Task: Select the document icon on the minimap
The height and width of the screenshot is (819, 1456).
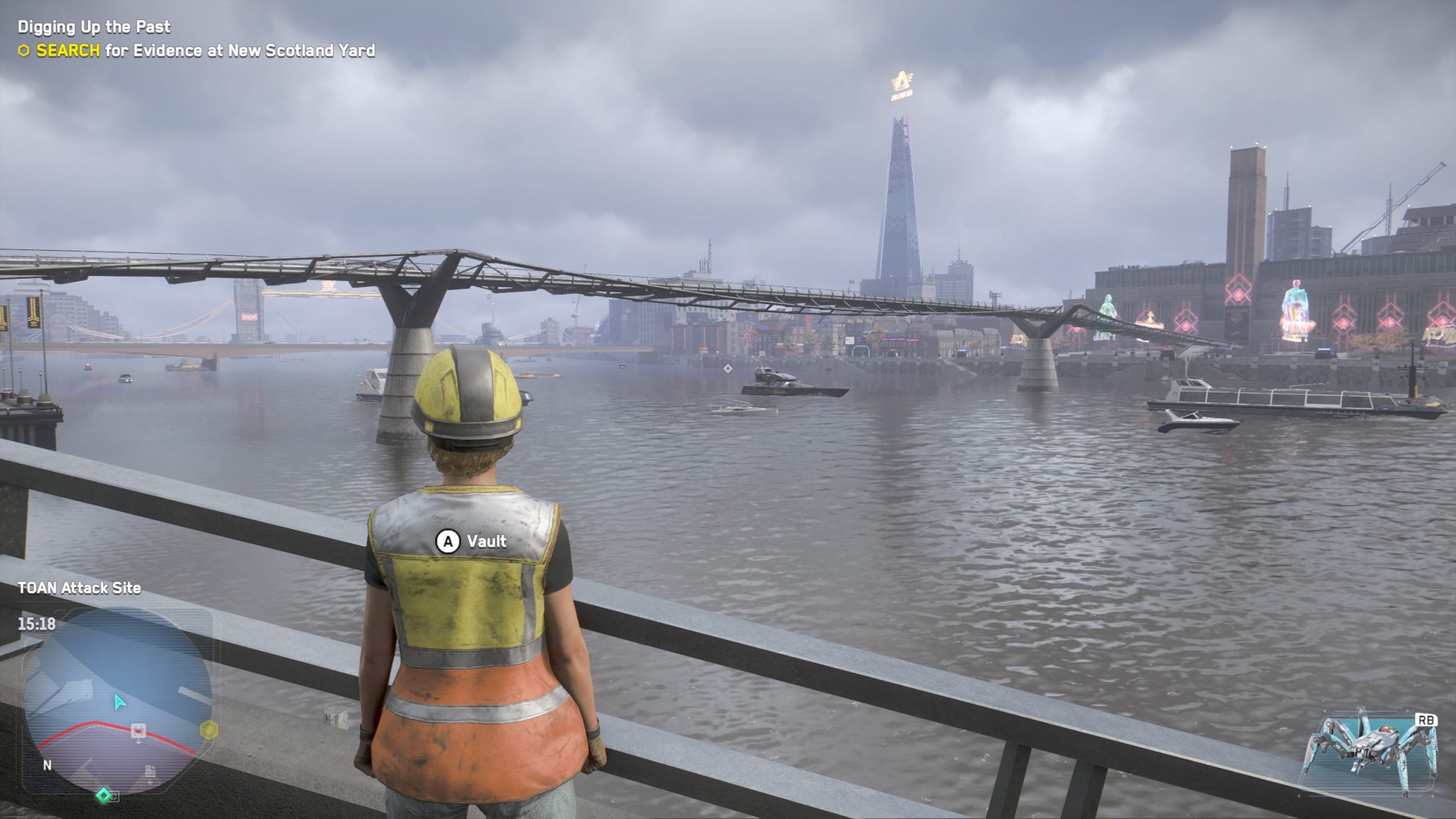Action: coord(149,772)
